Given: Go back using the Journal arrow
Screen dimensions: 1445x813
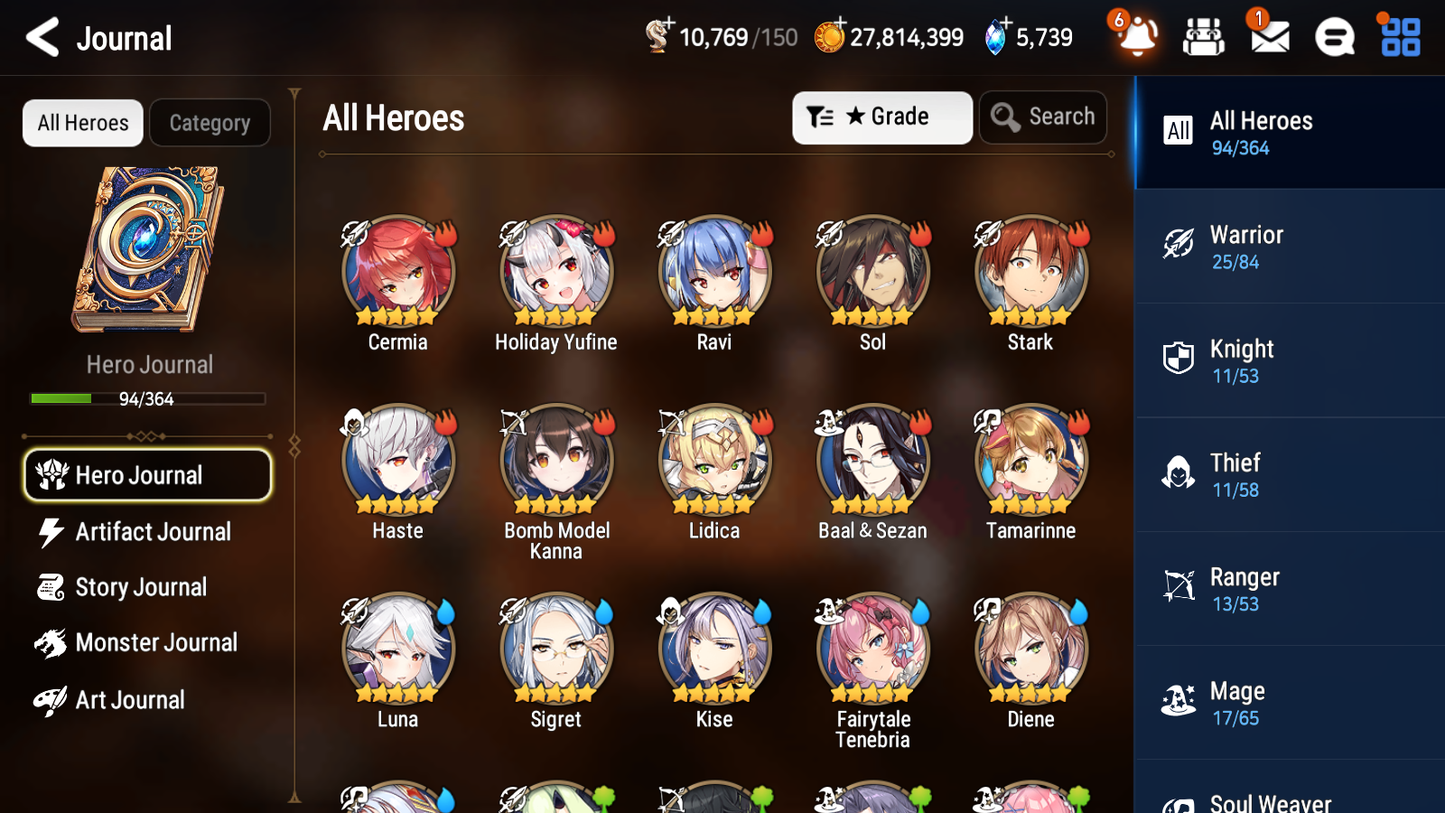Looking at the screenshot, I should tap(42, 37).
